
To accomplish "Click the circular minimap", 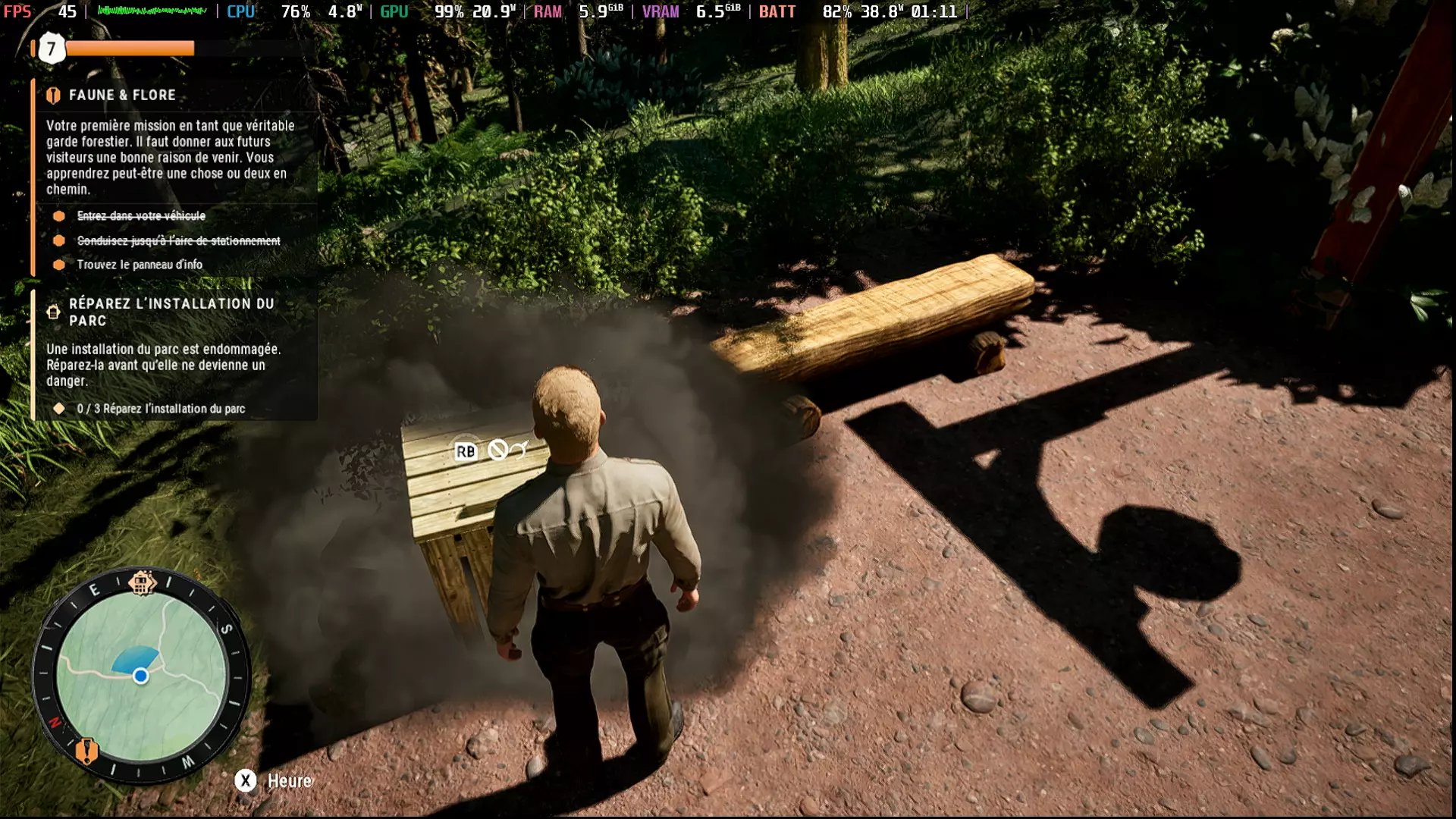I will pos(142,675).
